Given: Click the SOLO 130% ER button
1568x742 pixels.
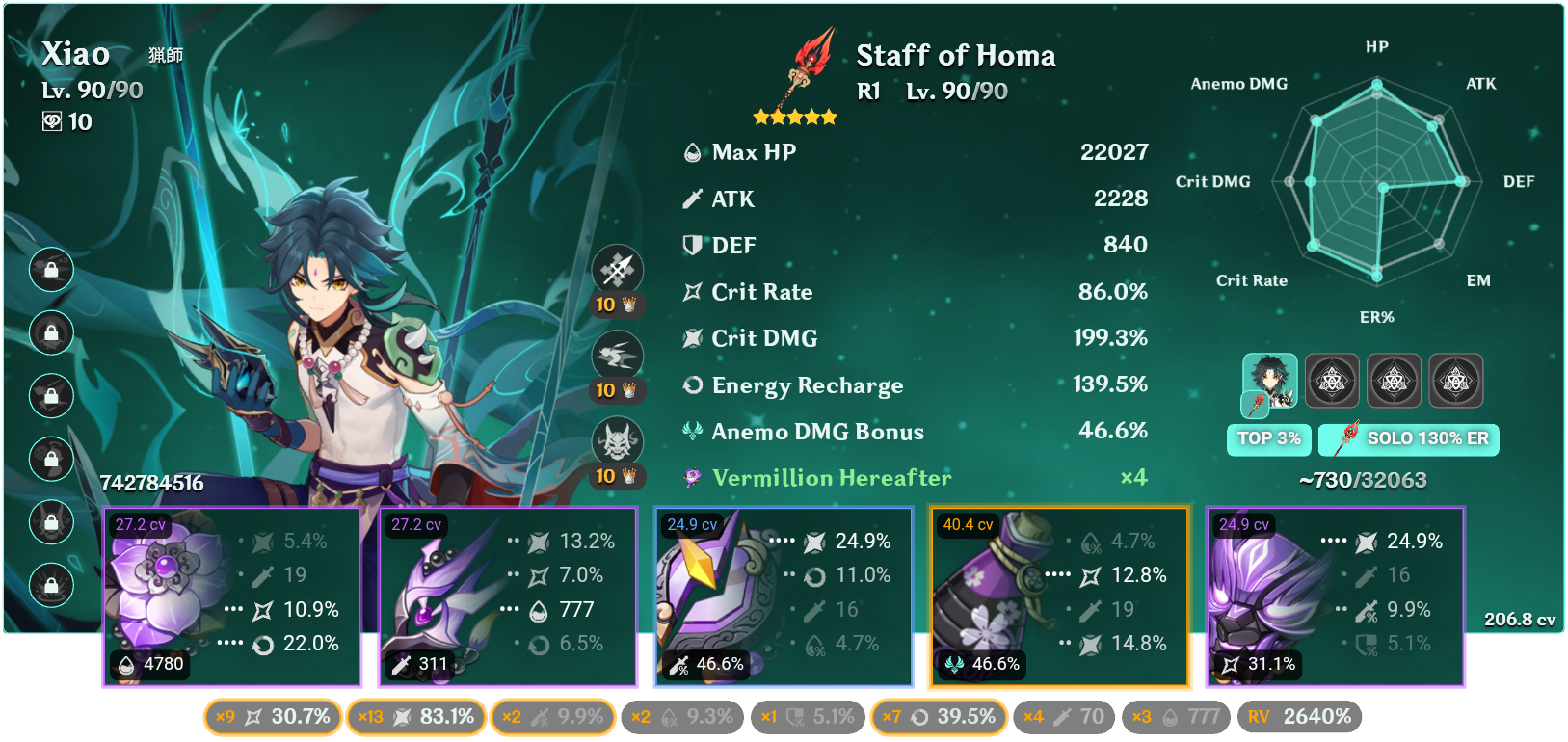Looking at the screenshot, I should pyautogui.click(x=1408, y=439).
